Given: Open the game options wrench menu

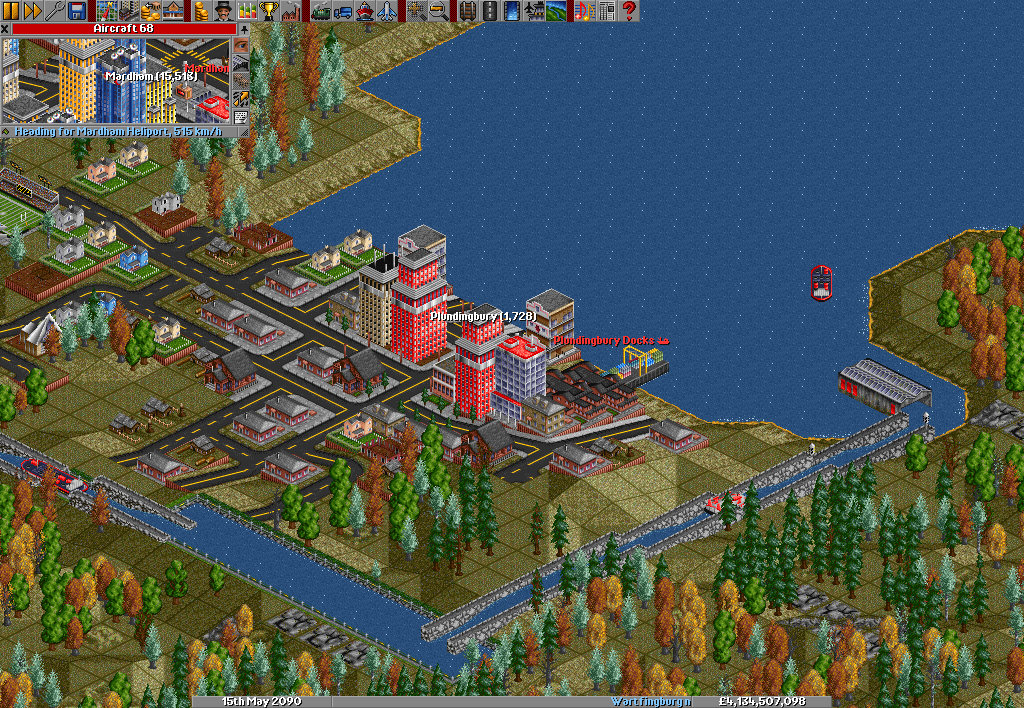Looking at the screenshot, I should (54, 11).
